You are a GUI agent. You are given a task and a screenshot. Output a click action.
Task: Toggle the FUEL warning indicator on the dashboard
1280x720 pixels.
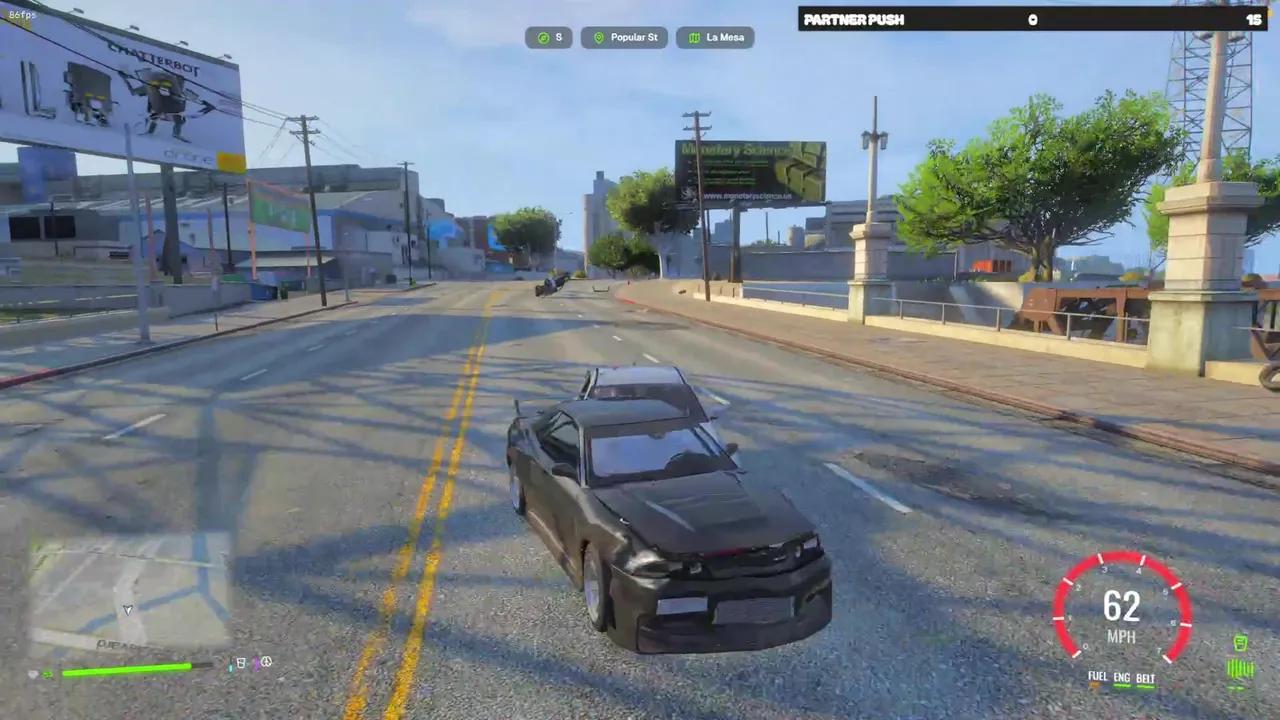pos(1096,676)
